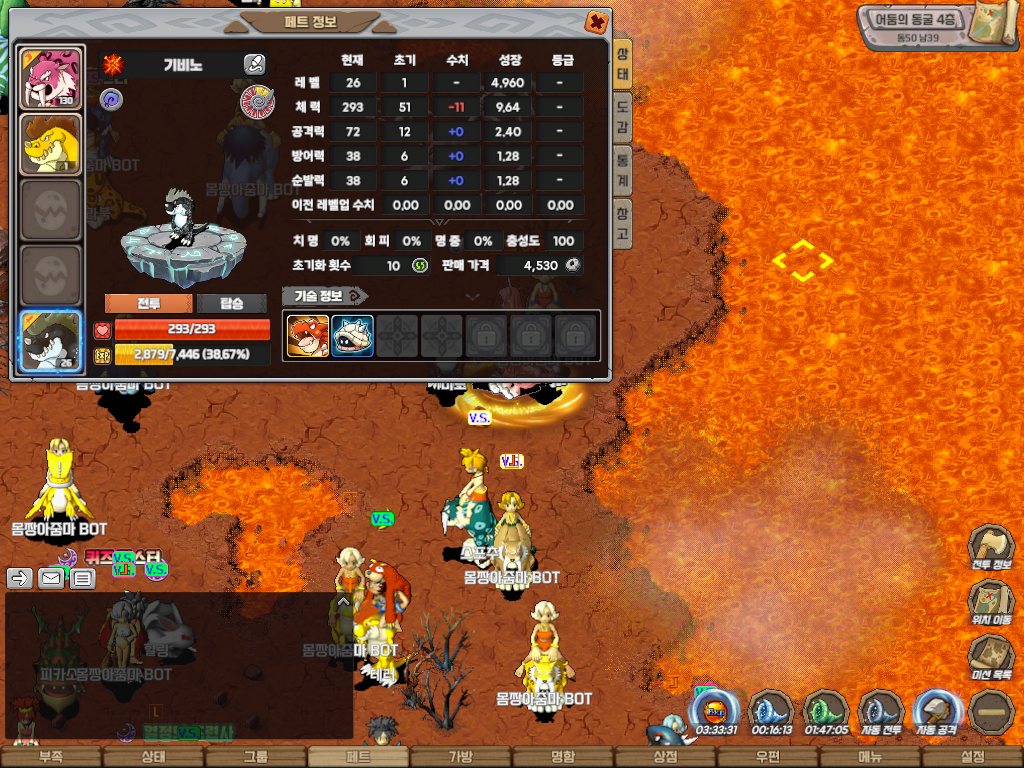
Task: Set pet to battle with 전투 button
Action: (149, 304)
